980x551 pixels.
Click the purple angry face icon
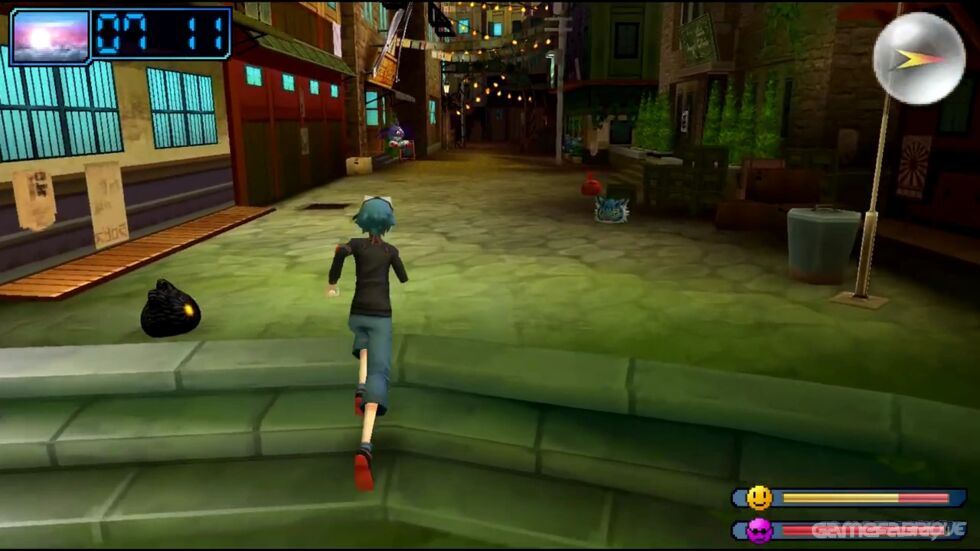coord(759,530)
